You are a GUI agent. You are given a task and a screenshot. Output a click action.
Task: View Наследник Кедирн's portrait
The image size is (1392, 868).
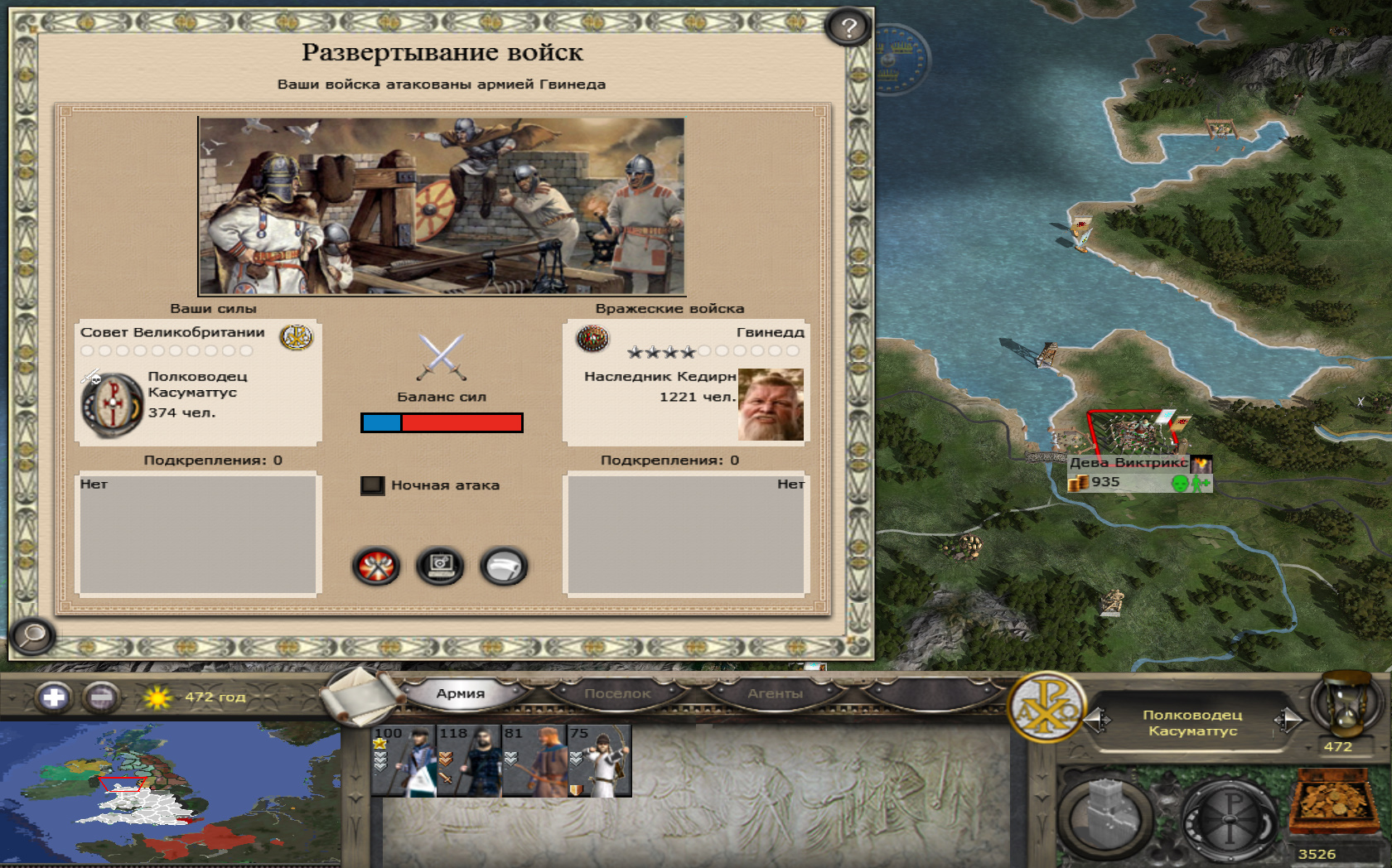click(x=771, y=404)
